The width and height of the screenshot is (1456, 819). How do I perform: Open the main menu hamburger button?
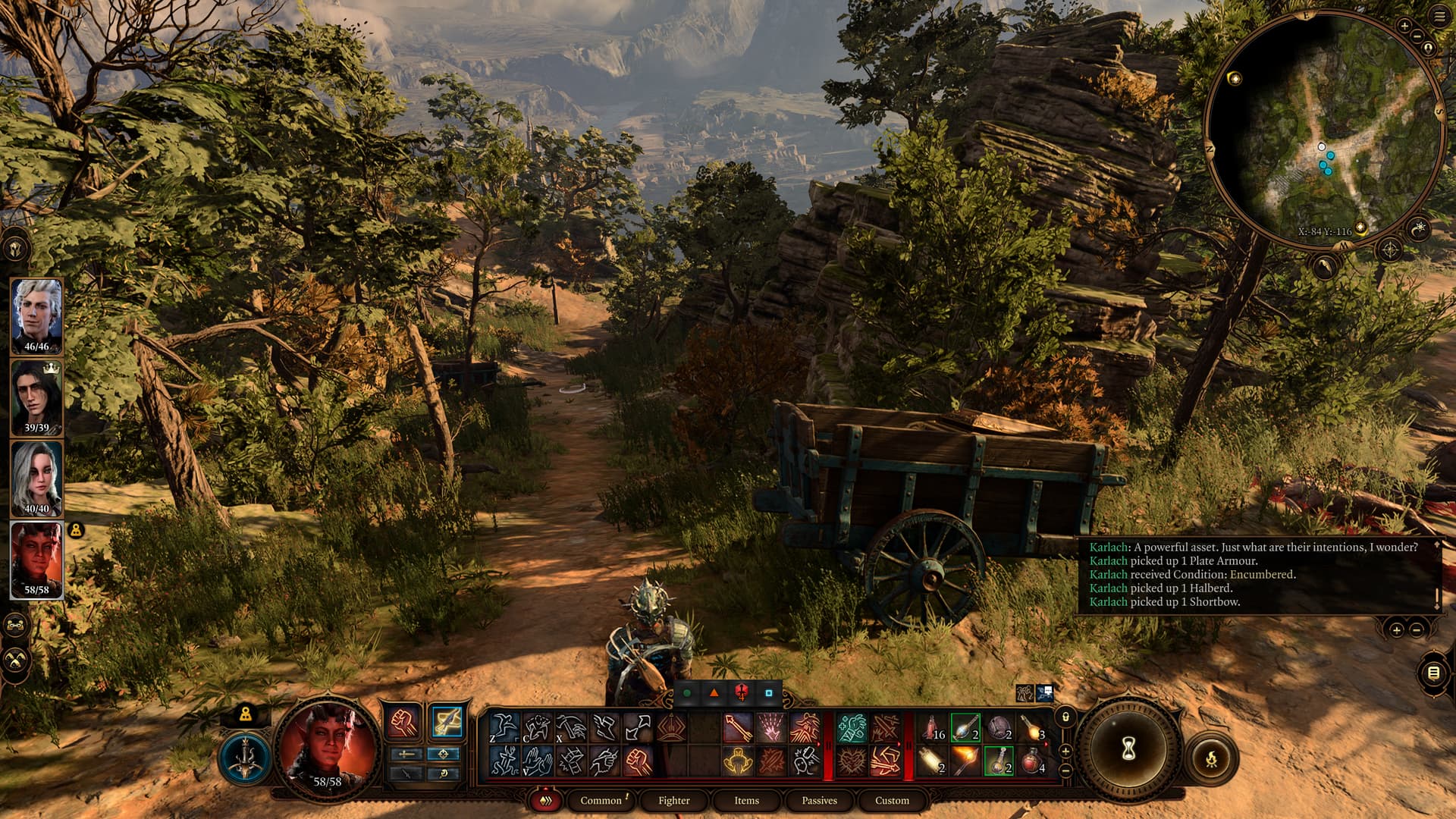coord(1439,16)
